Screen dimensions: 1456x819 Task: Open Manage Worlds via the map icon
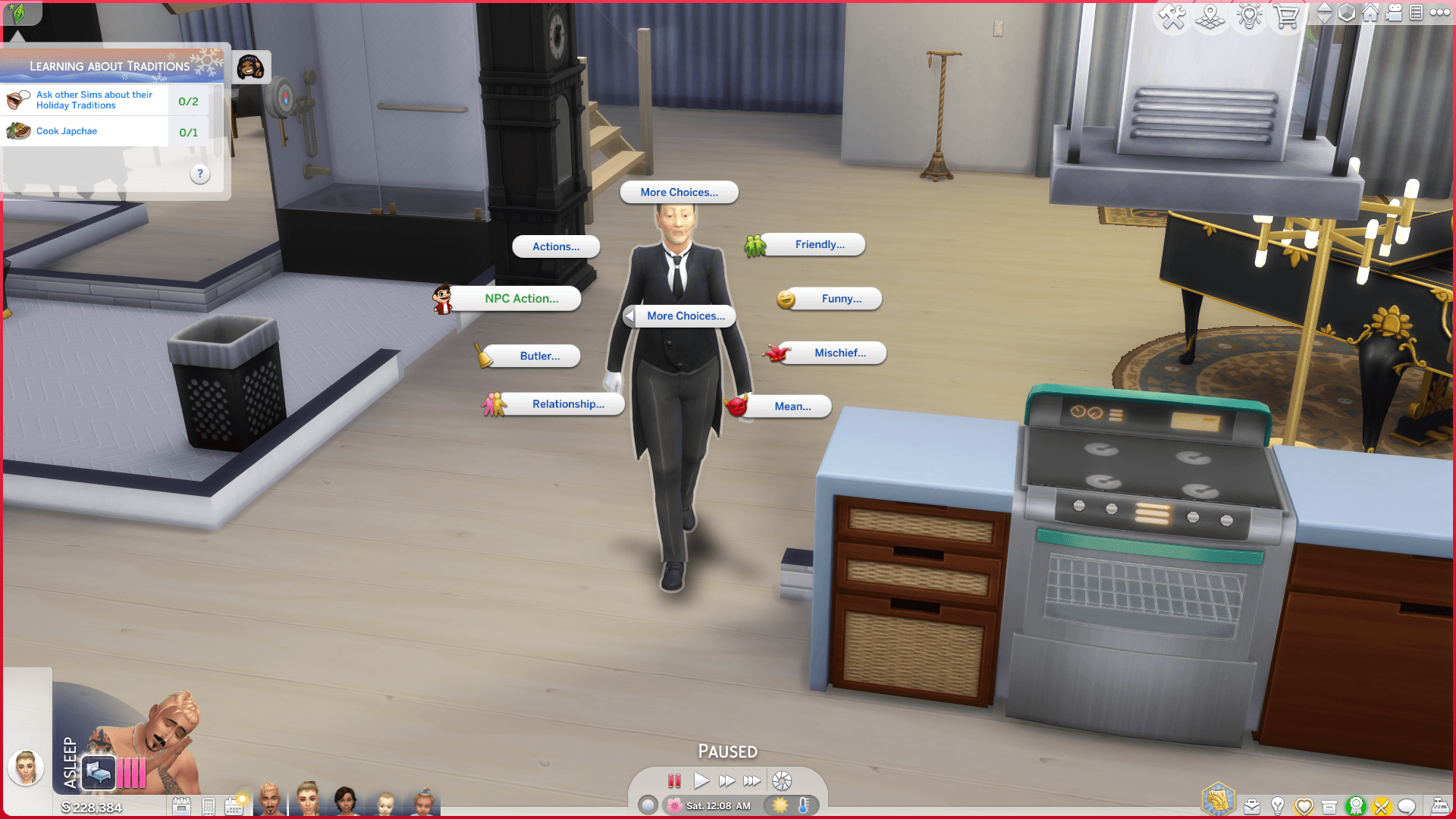pos(1210,15)
